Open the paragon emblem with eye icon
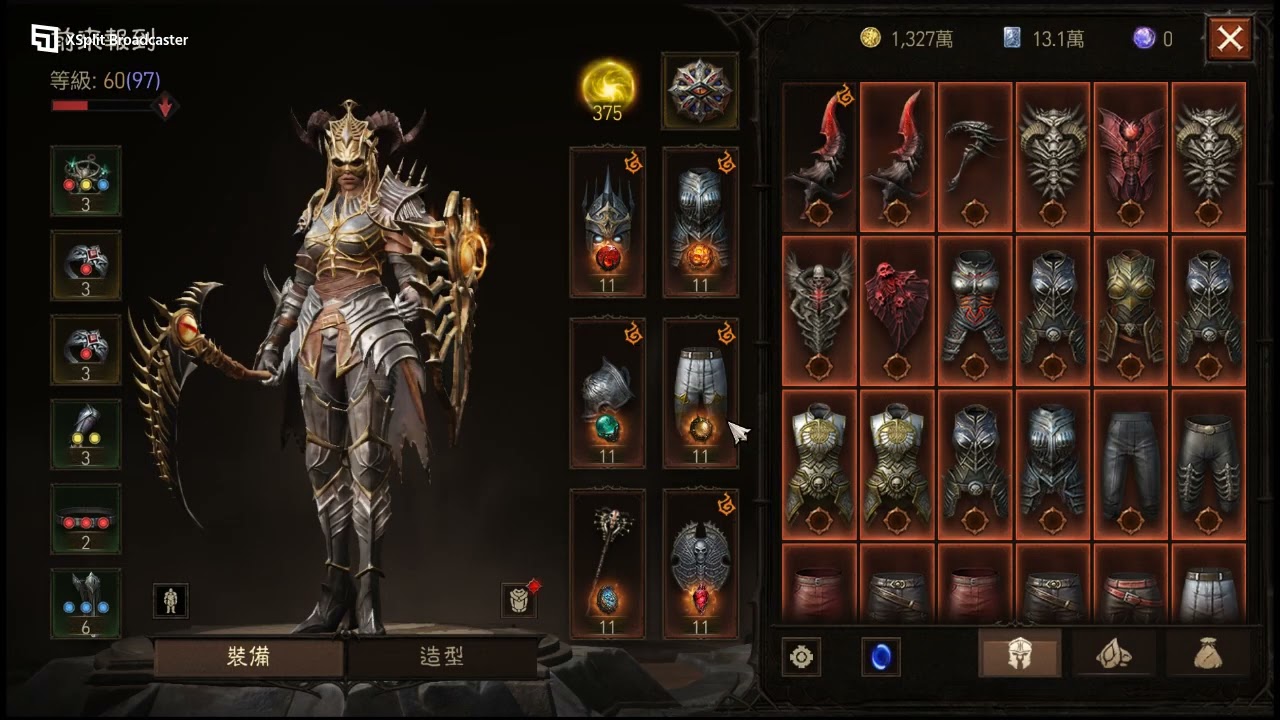 (699, 91)
